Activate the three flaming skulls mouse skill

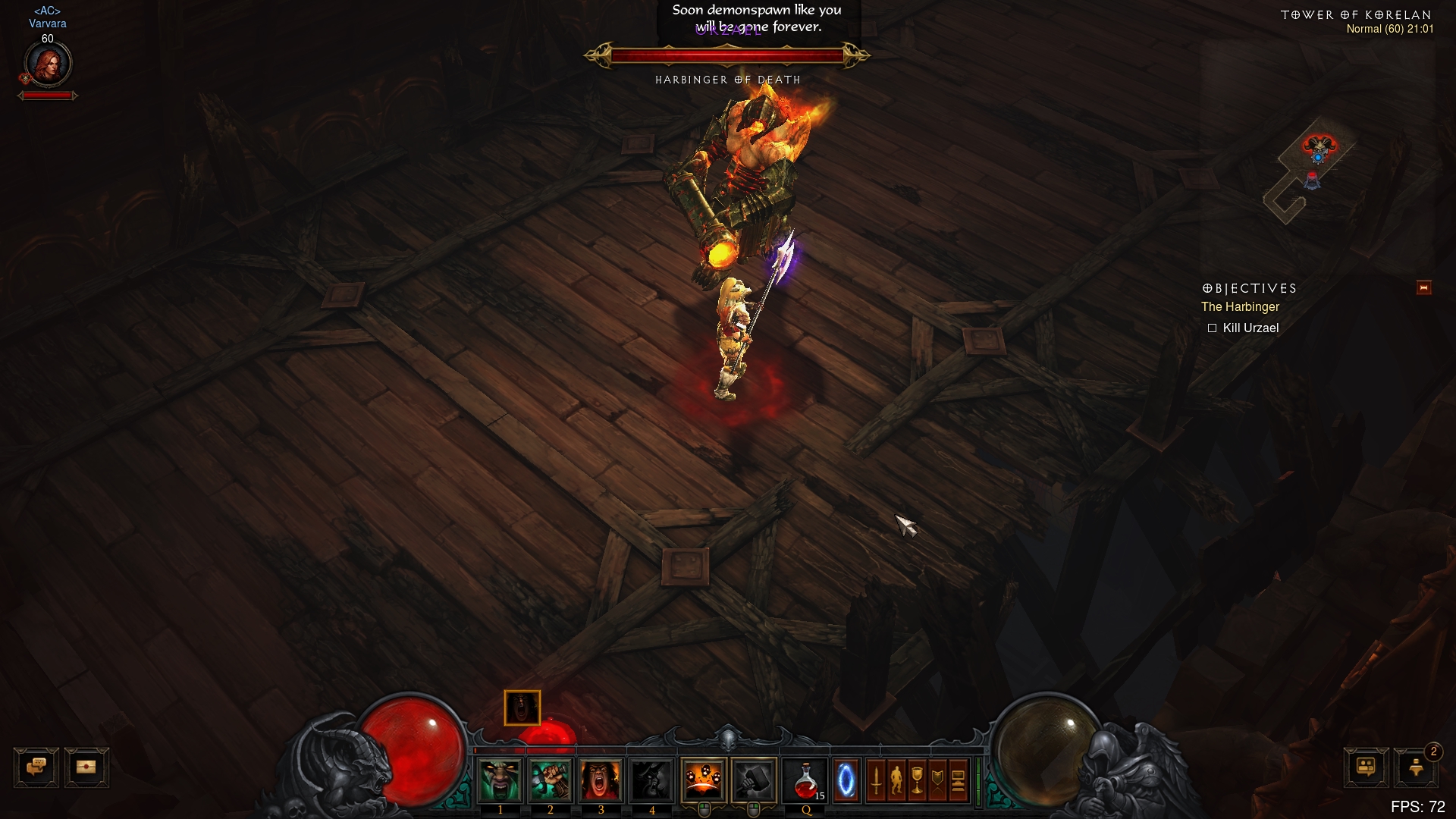[x=704, y=780]
